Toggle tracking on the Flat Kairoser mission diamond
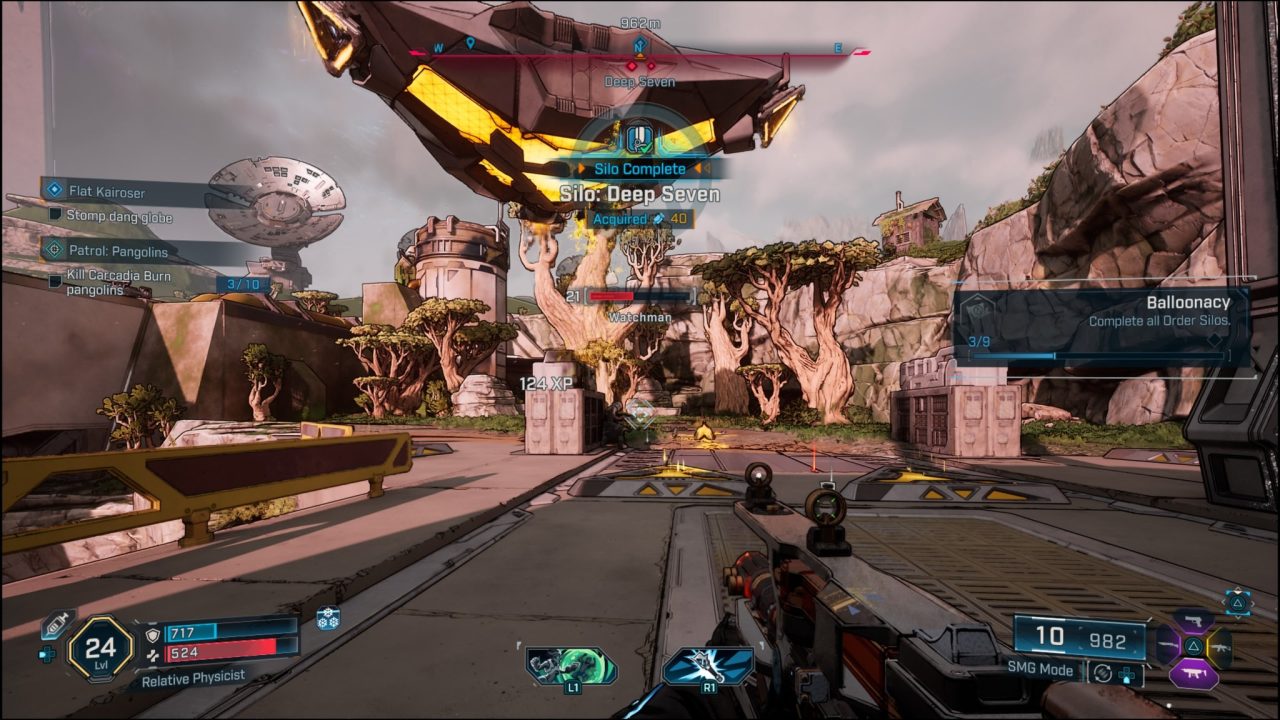 tap(54, 187)
